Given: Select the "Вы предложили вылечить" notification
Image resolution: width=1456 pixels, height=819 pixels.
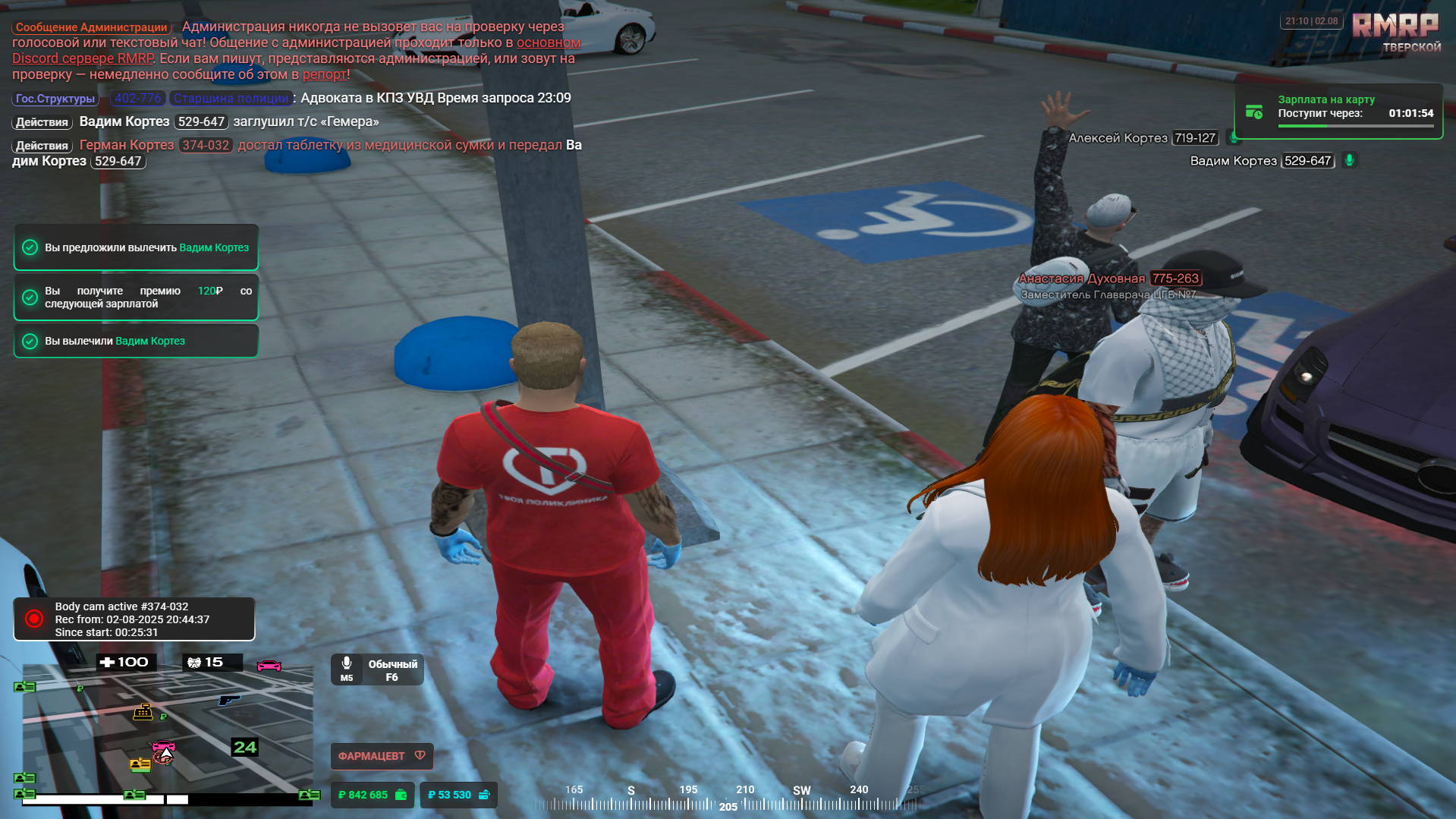Looking at the screenshot, I should click(x=137, y=247).
